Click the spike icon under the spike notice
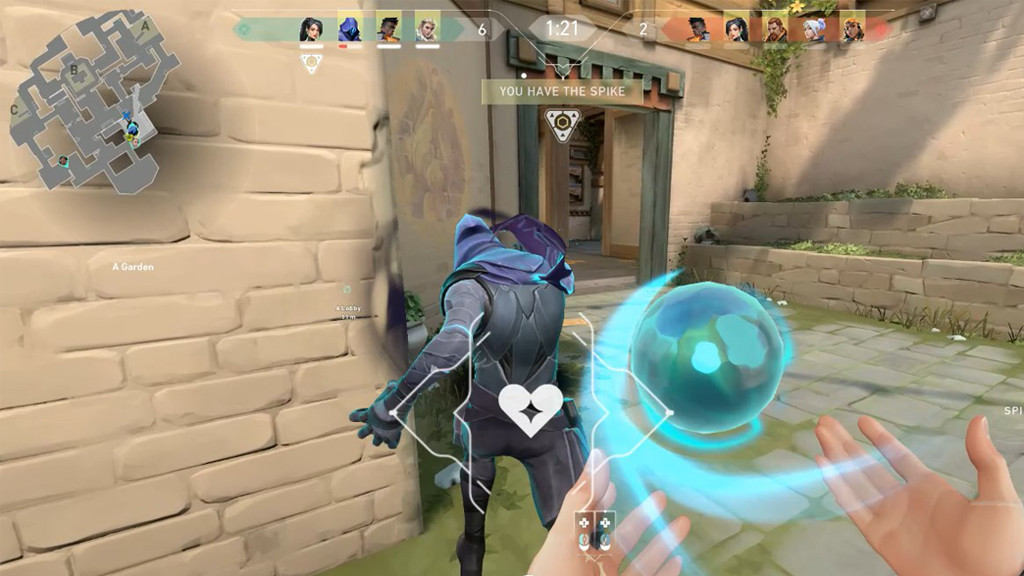Image resolution: width=1024 pixels, height=576 pixels. (x=560, y=125)
